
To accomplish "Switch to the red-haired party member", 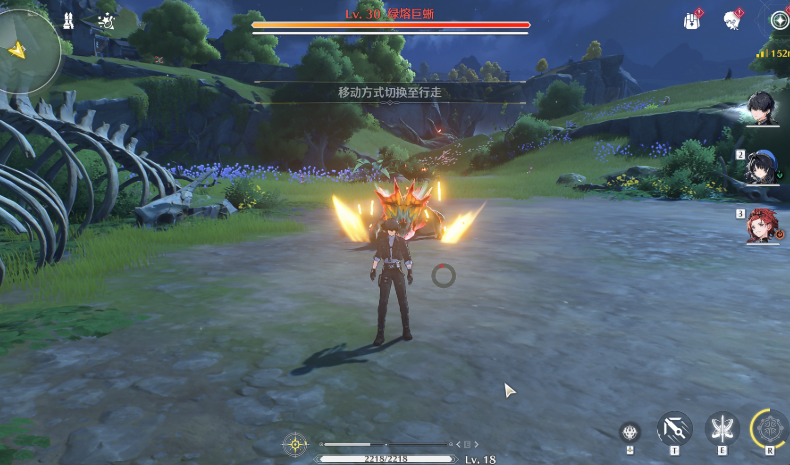I will (x=764, y=225).
